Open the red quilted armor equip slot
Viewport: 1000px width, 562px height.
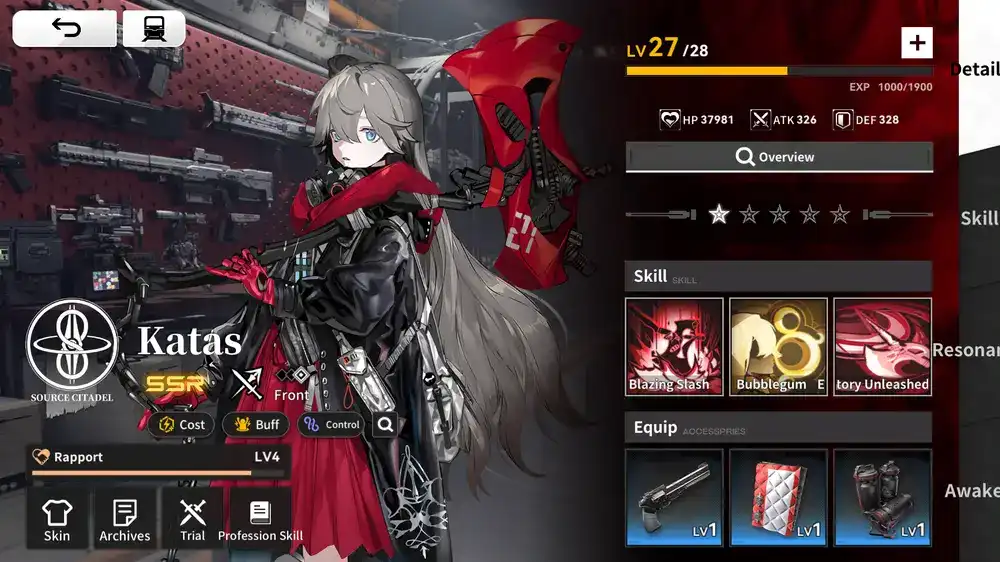tap(778, 497)
